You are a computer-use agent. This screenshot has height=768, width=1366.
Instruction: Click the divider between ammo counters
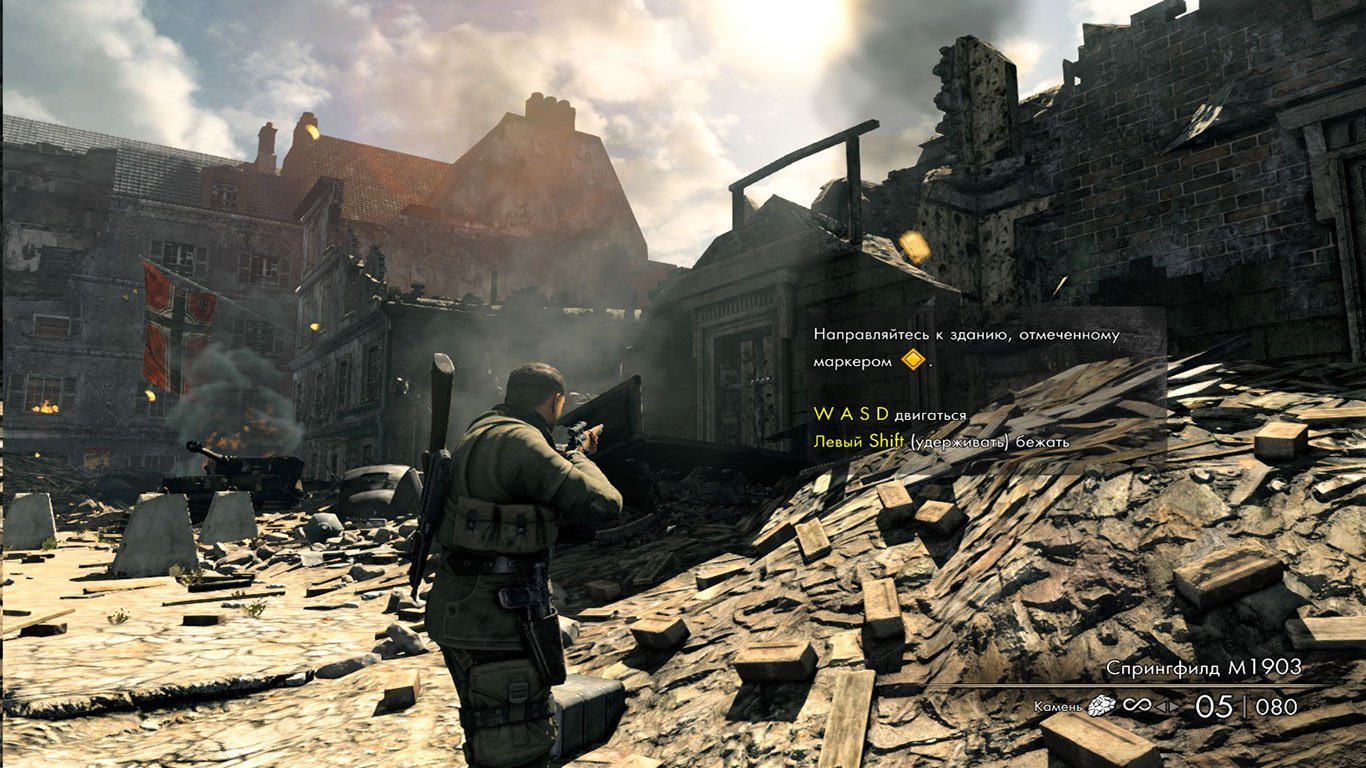(1245, 703)
